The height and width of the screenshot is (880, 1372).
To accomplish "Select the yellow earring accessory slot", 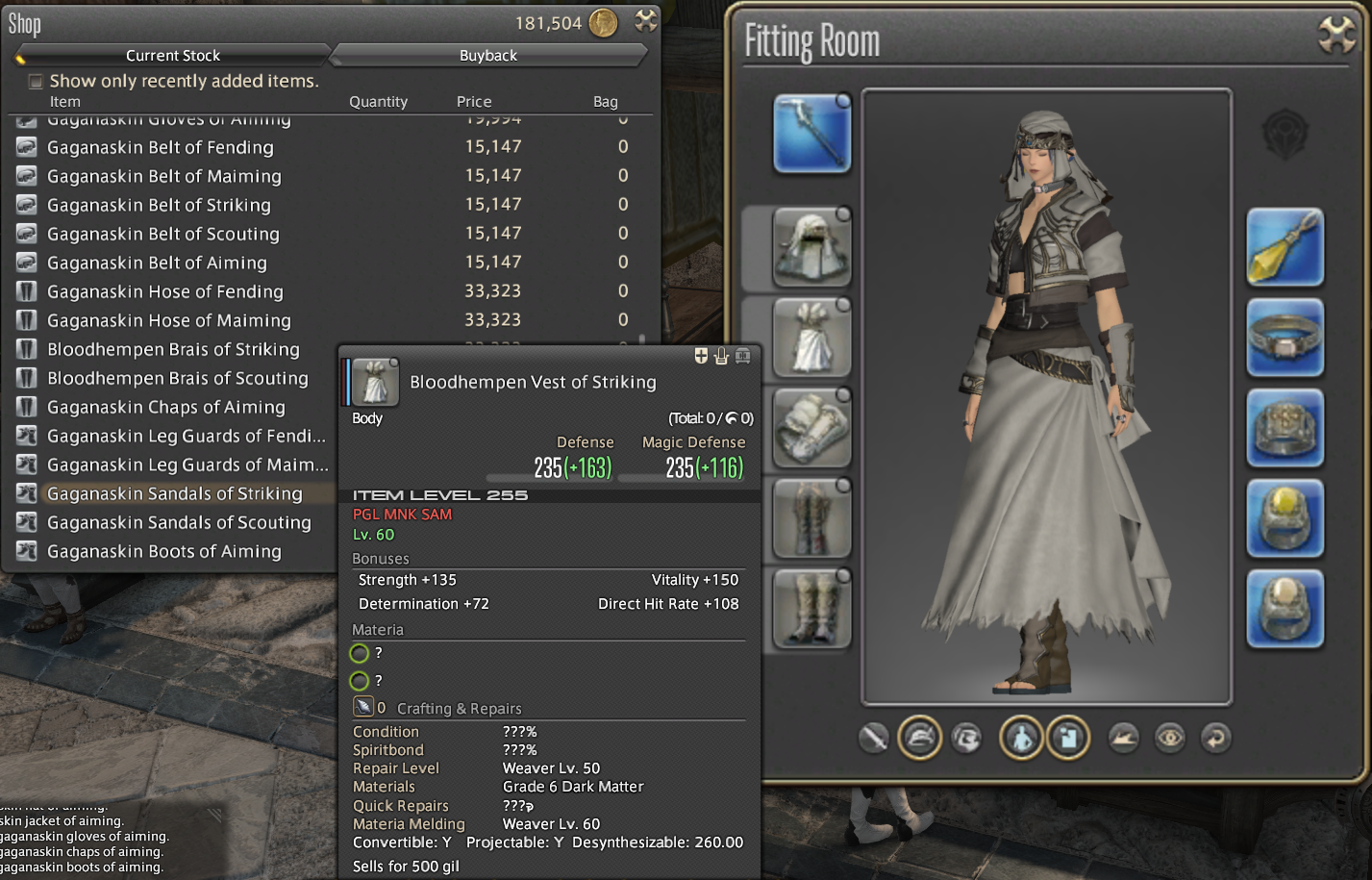I will coord(1285,247).
